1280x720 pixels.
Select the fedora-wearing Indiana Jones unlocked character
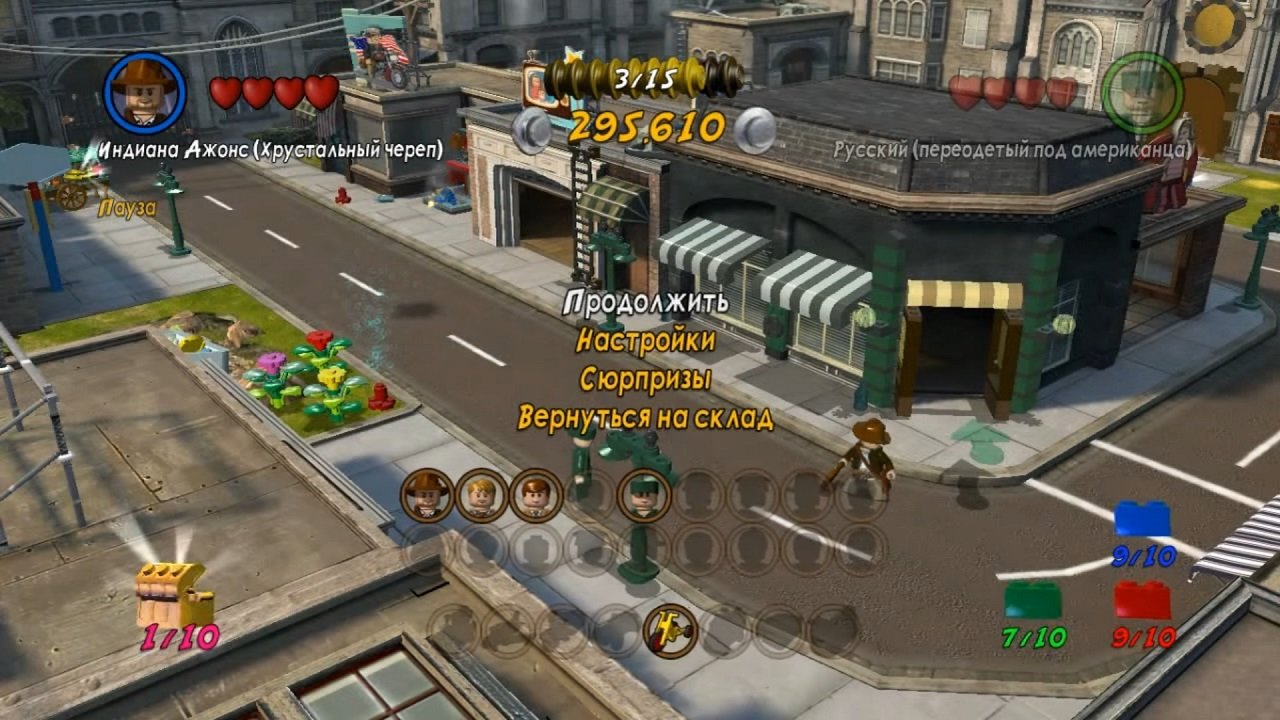pyautogui.click(x=428, y=495)
